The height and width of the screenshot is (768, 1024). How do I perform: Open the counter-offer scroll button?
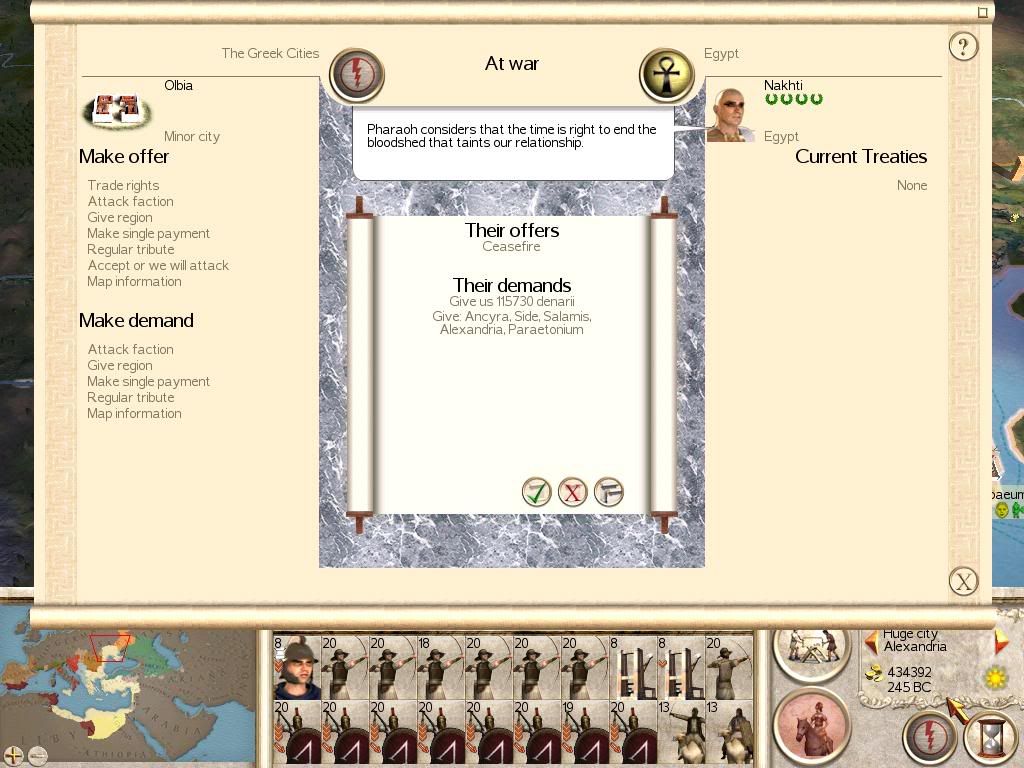pyautogui.click(x=608, y=492)
